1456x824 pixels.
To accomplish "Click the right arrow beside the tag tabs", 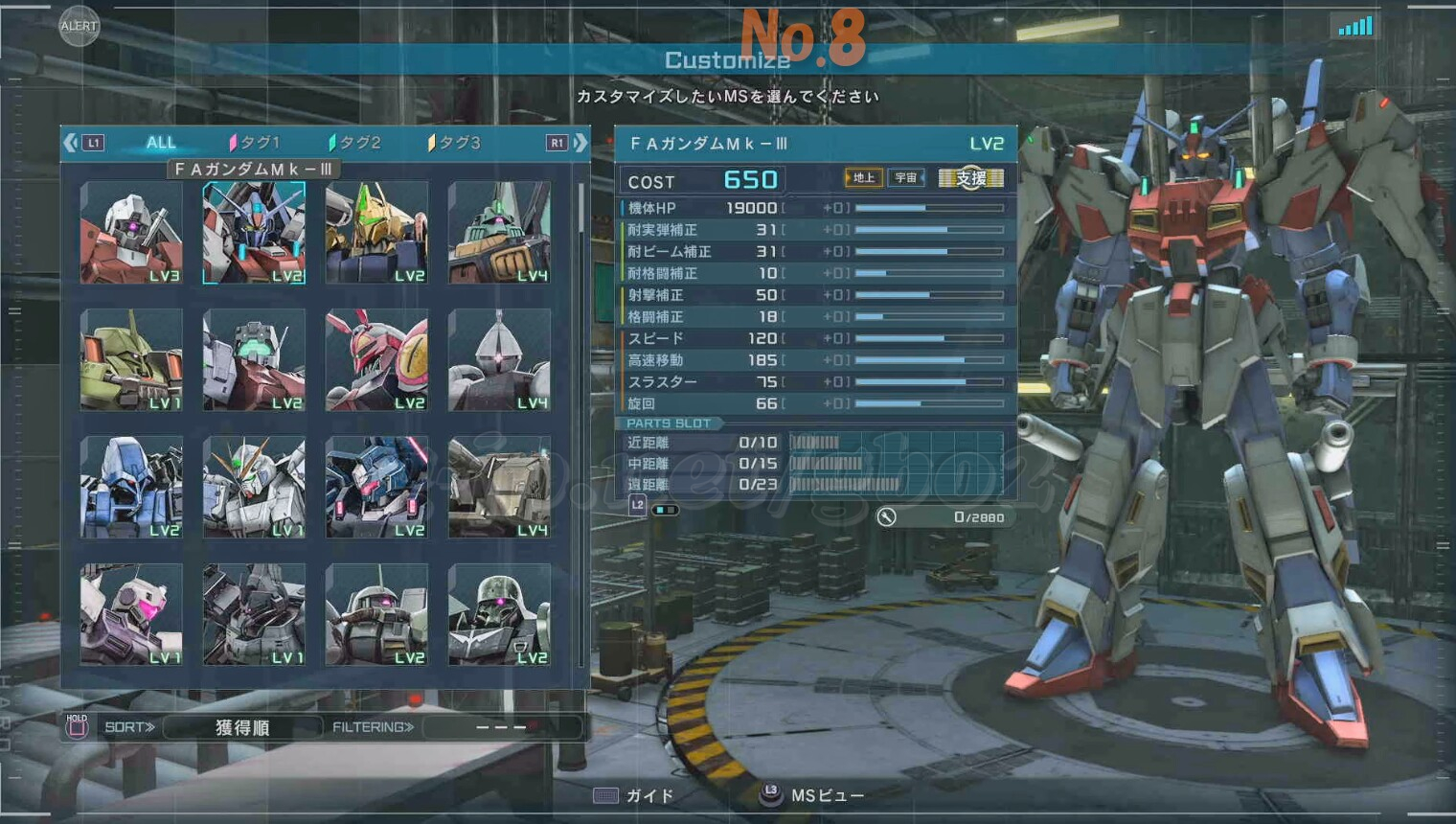I will click(x=580, y=143).
